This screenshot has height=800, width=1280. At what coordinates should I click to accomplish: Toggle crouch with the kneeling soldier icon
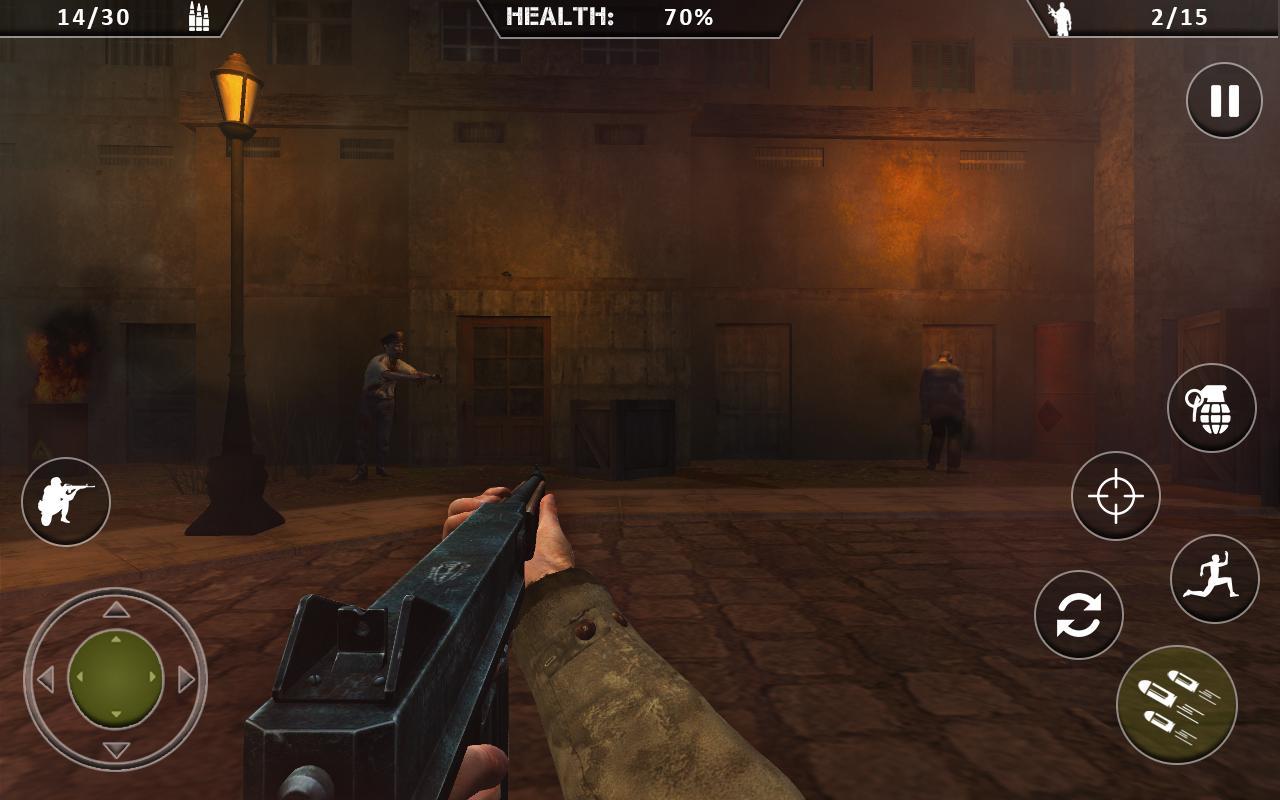click(x=66, y=502)
